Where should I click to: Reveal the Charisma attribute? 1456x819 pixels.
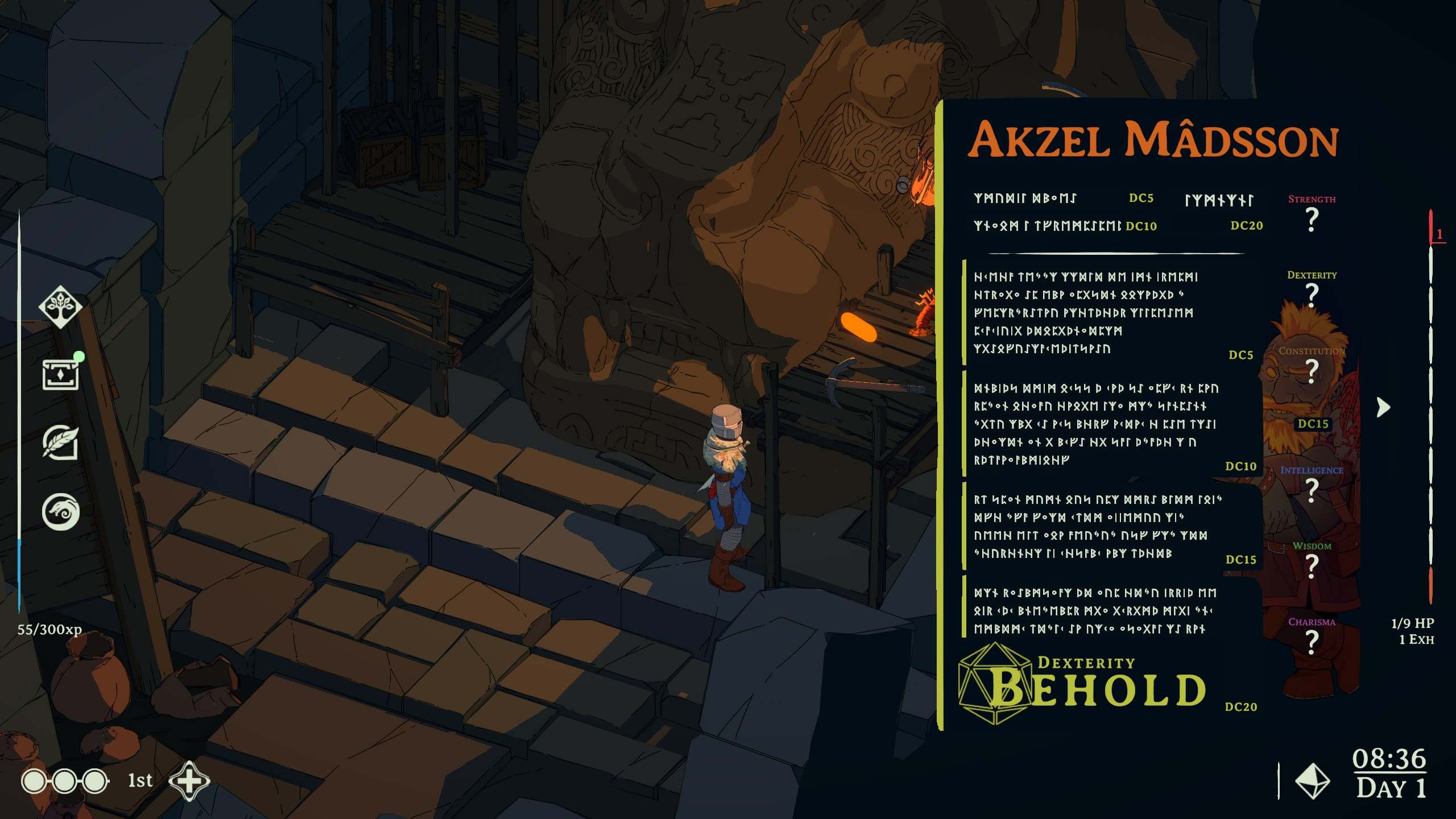click(x=1312, y=642)
